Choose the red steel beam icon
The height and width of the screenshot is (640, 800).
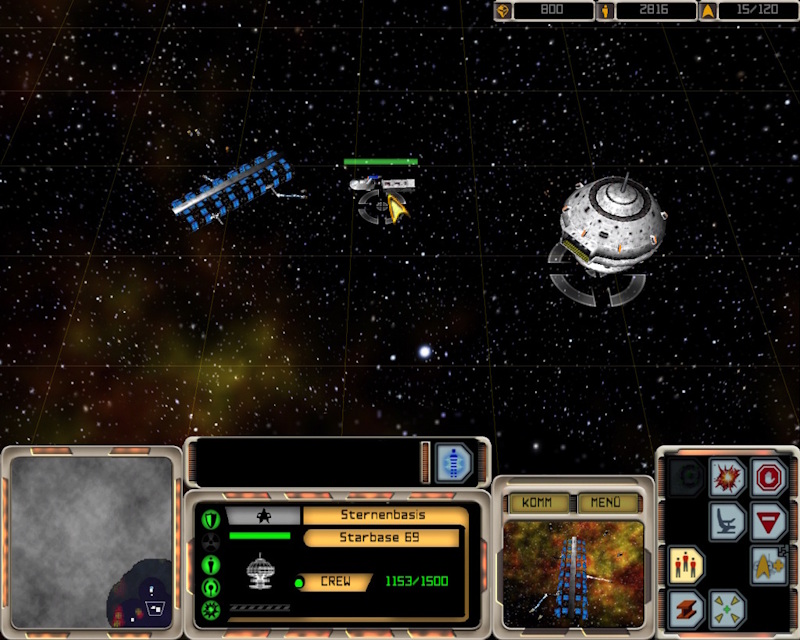coord(686,608)
